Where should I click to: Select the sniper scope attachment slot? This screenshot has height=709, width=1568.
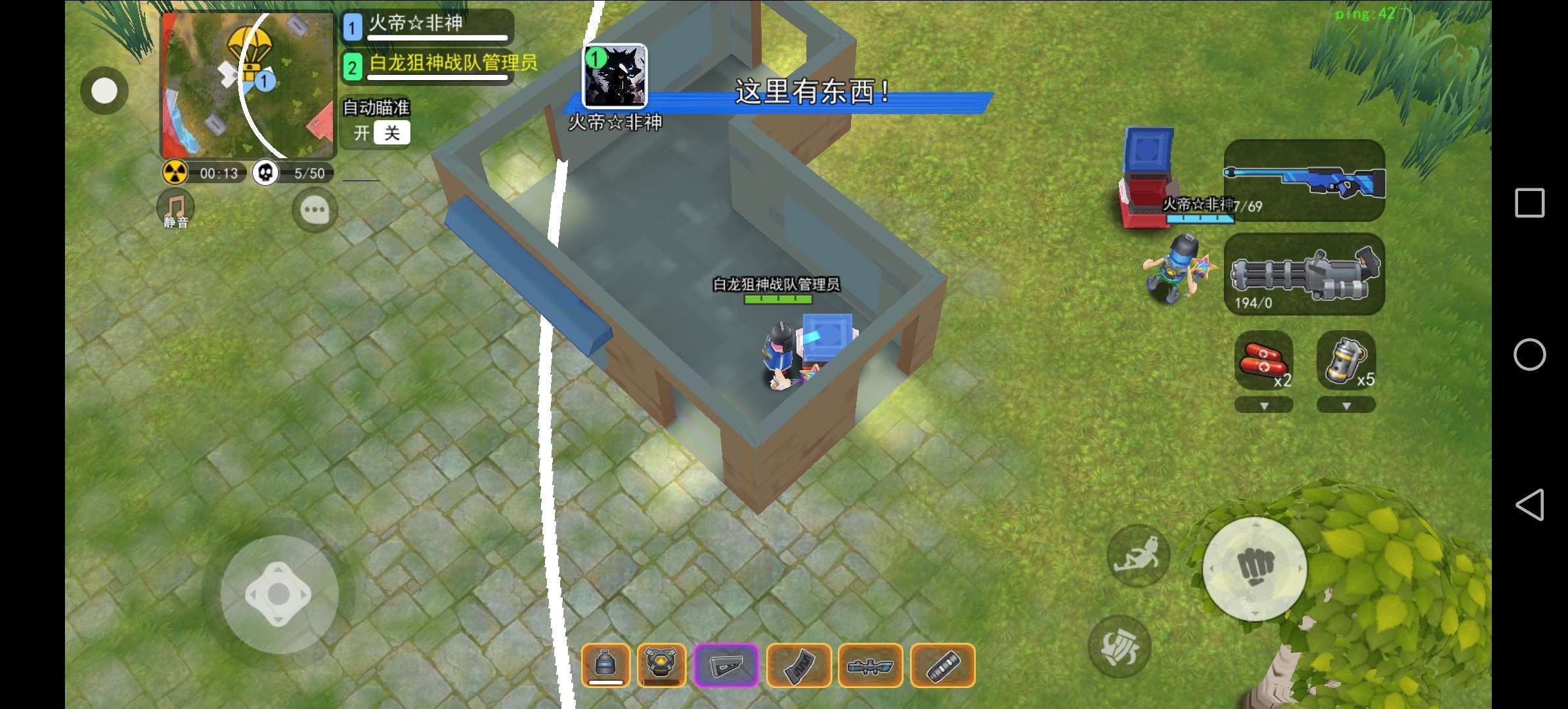coord(870,666)
